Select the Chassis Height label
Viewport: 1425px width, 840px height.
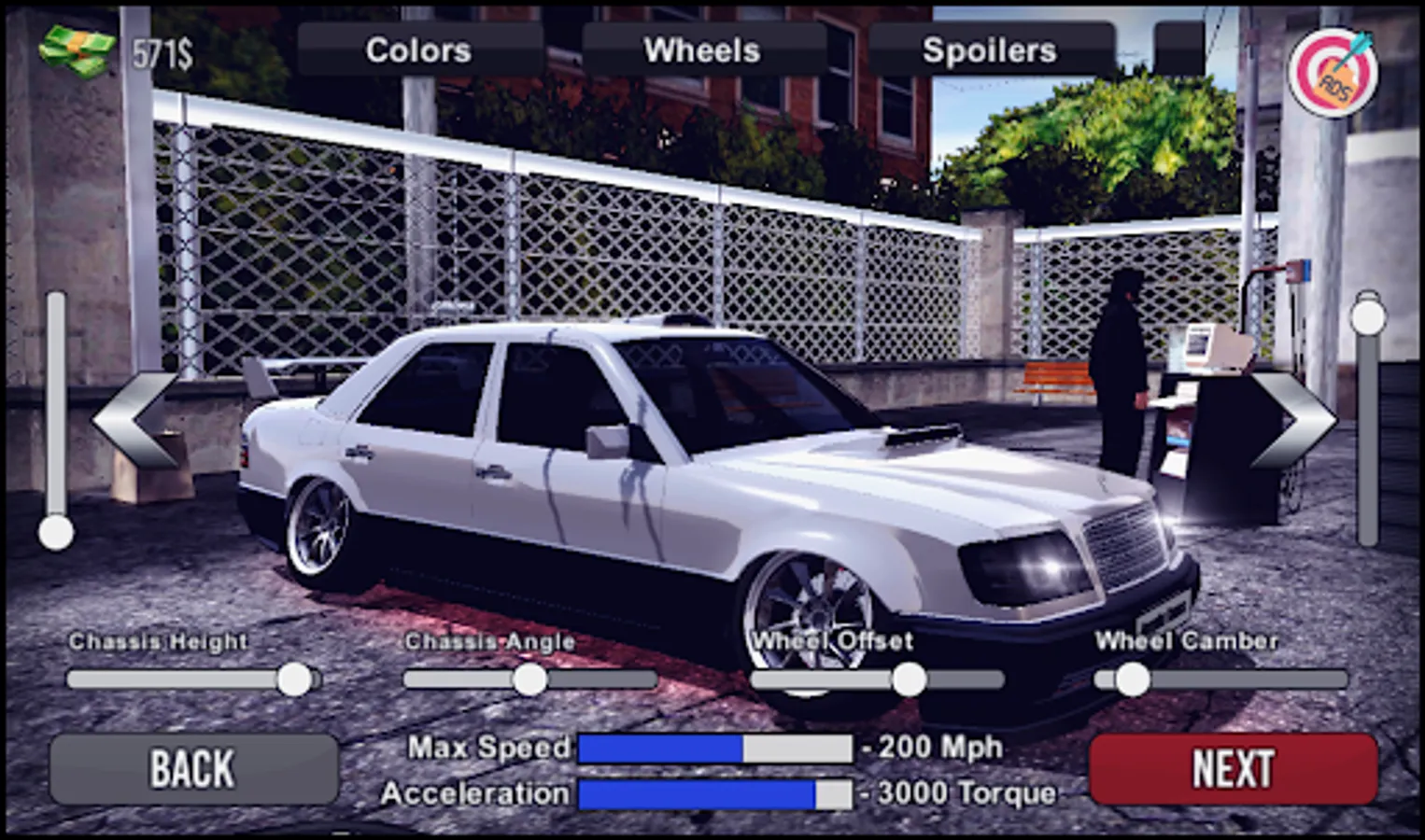159,641
